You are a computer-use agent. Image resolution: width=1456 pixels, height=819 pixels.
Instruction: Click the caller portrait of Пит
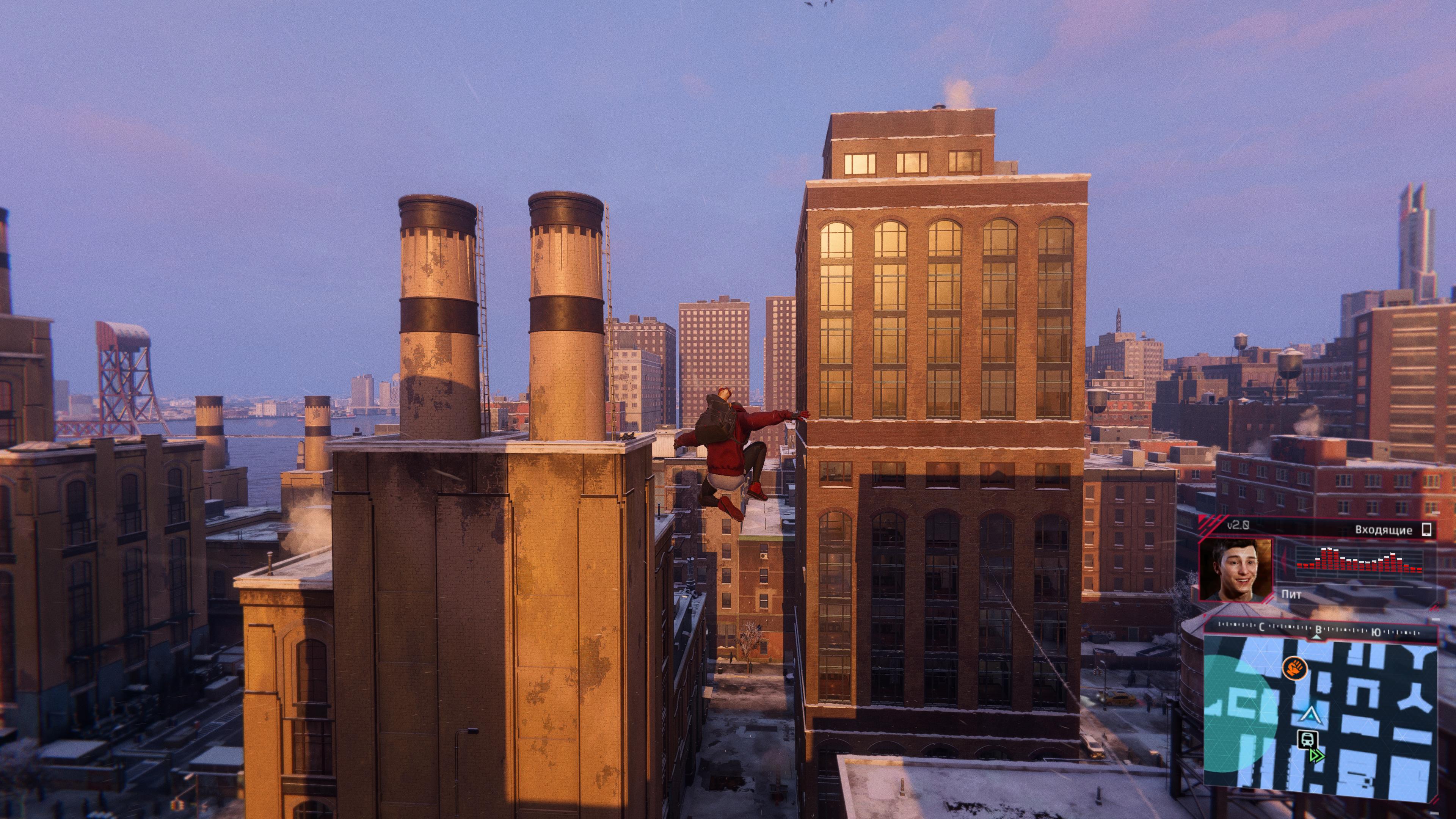1236,569
